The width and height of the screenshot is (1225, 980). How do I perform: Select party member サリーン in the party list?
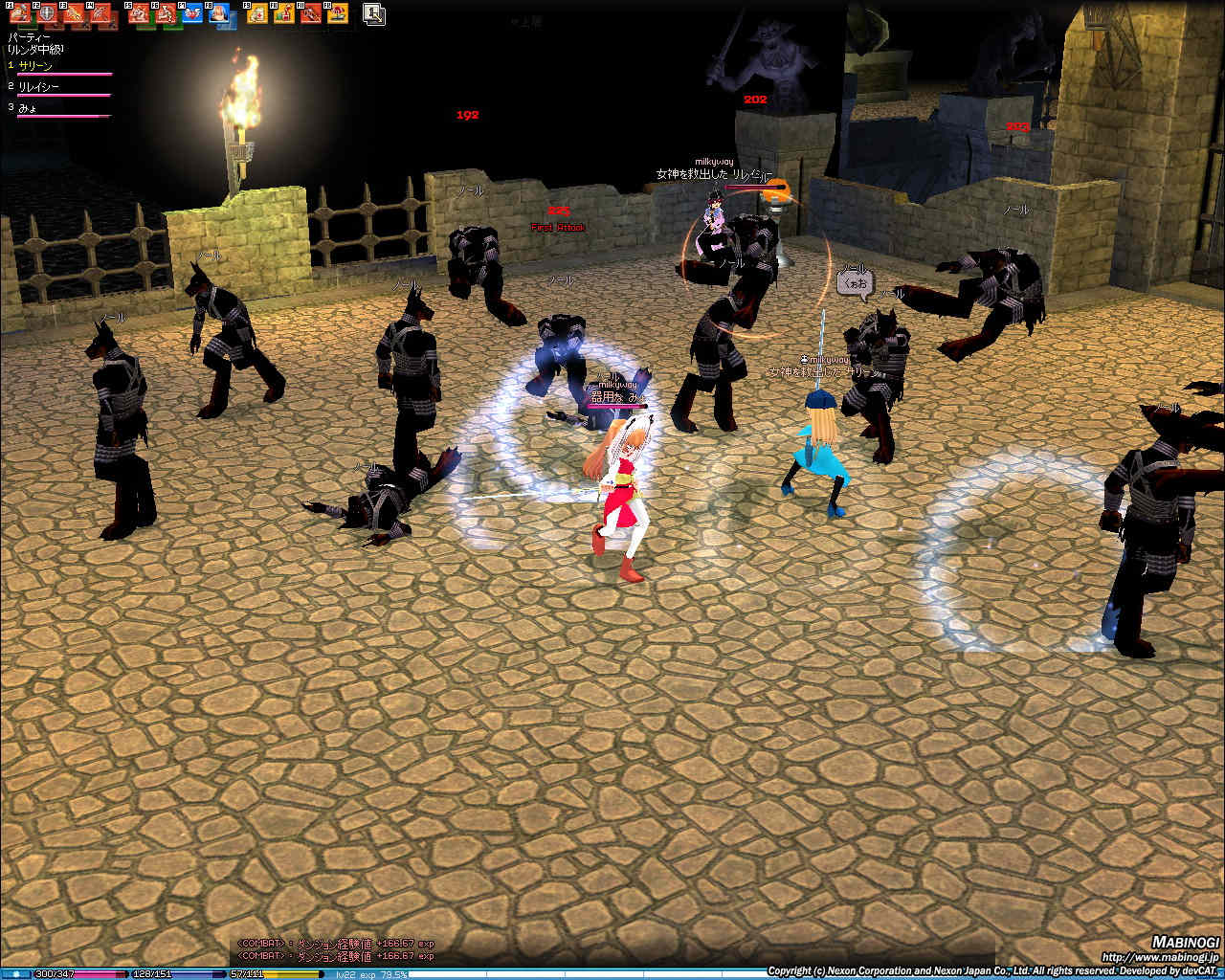point(36,66)
